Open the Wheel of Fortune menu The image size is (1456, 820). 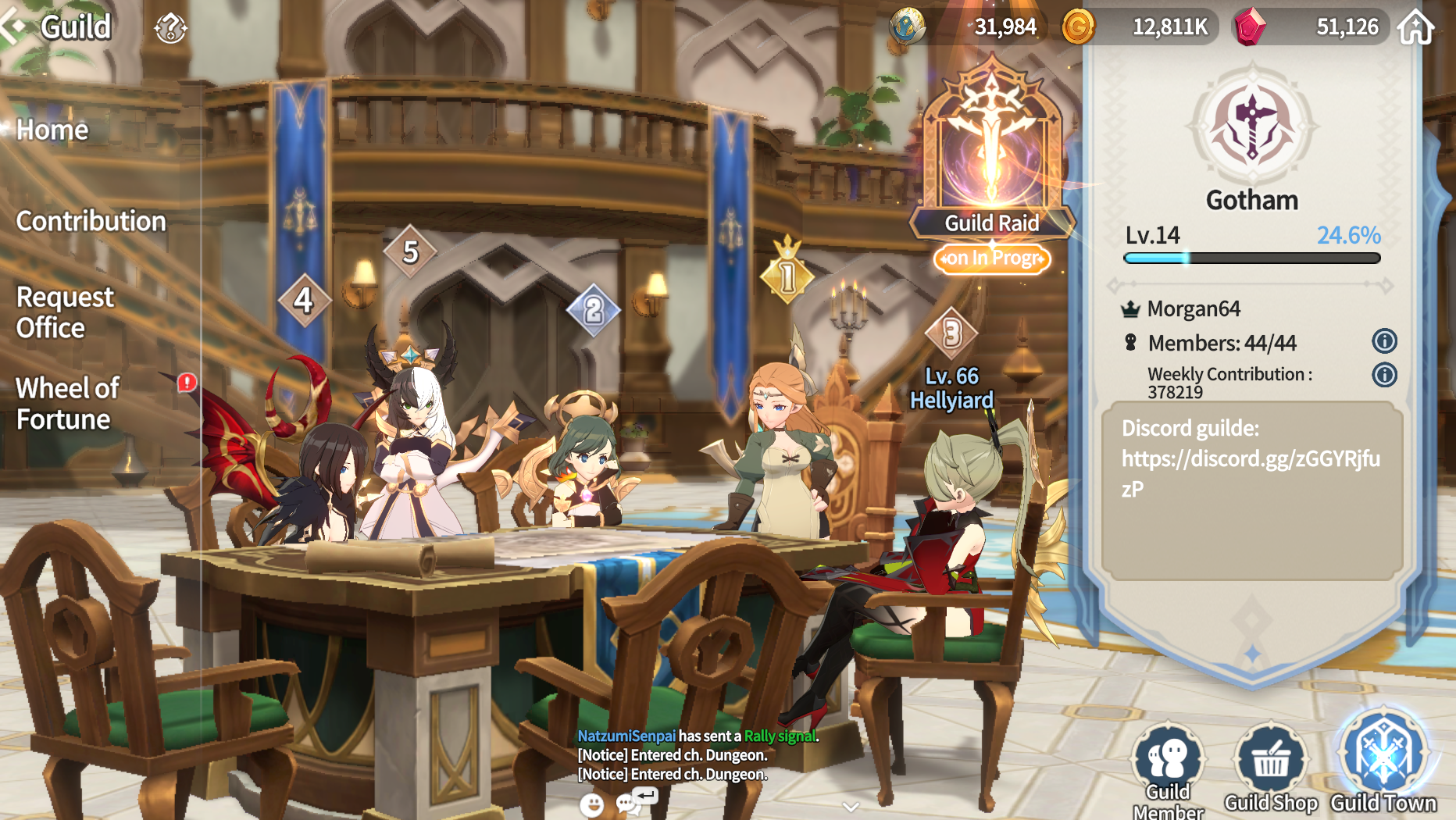(68, 403)
